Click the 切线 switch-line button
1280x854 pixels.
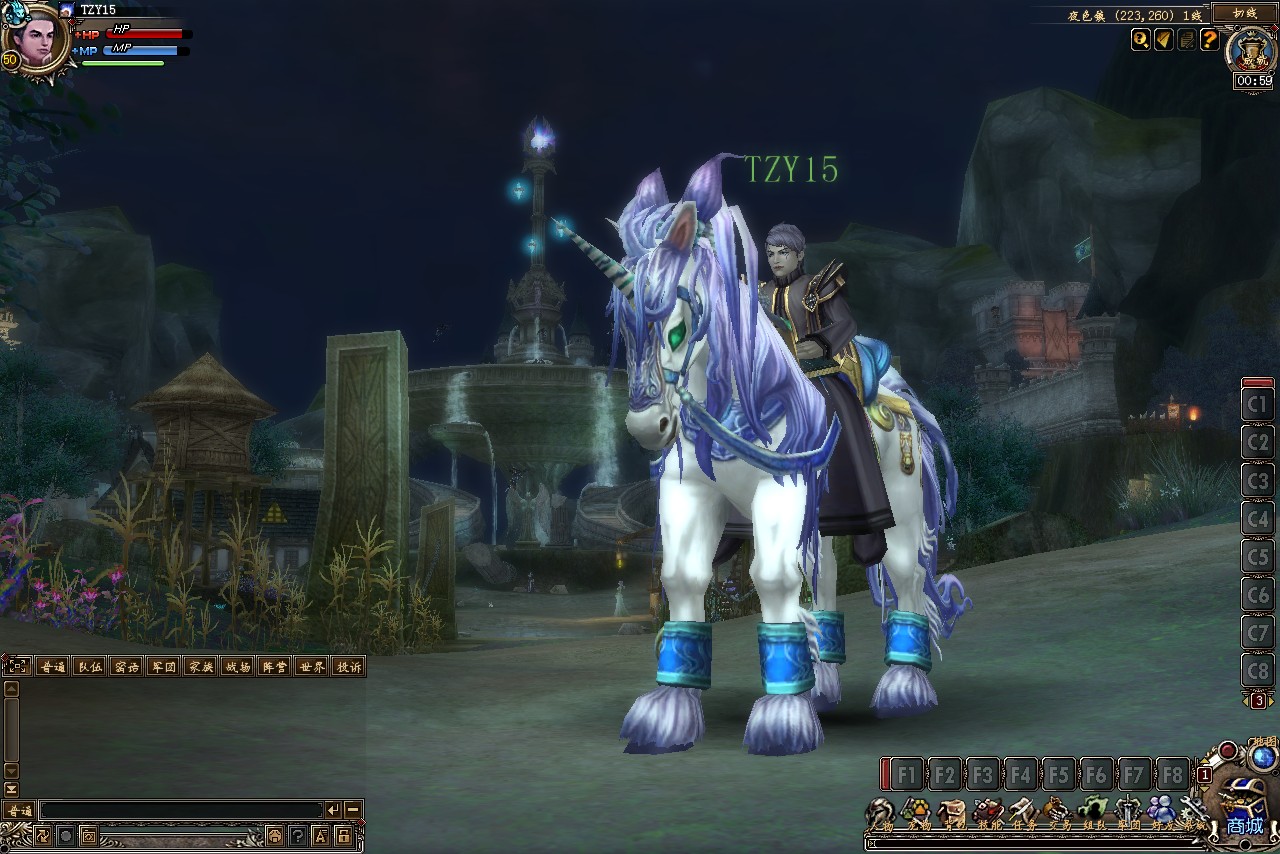pos(1244,13)
